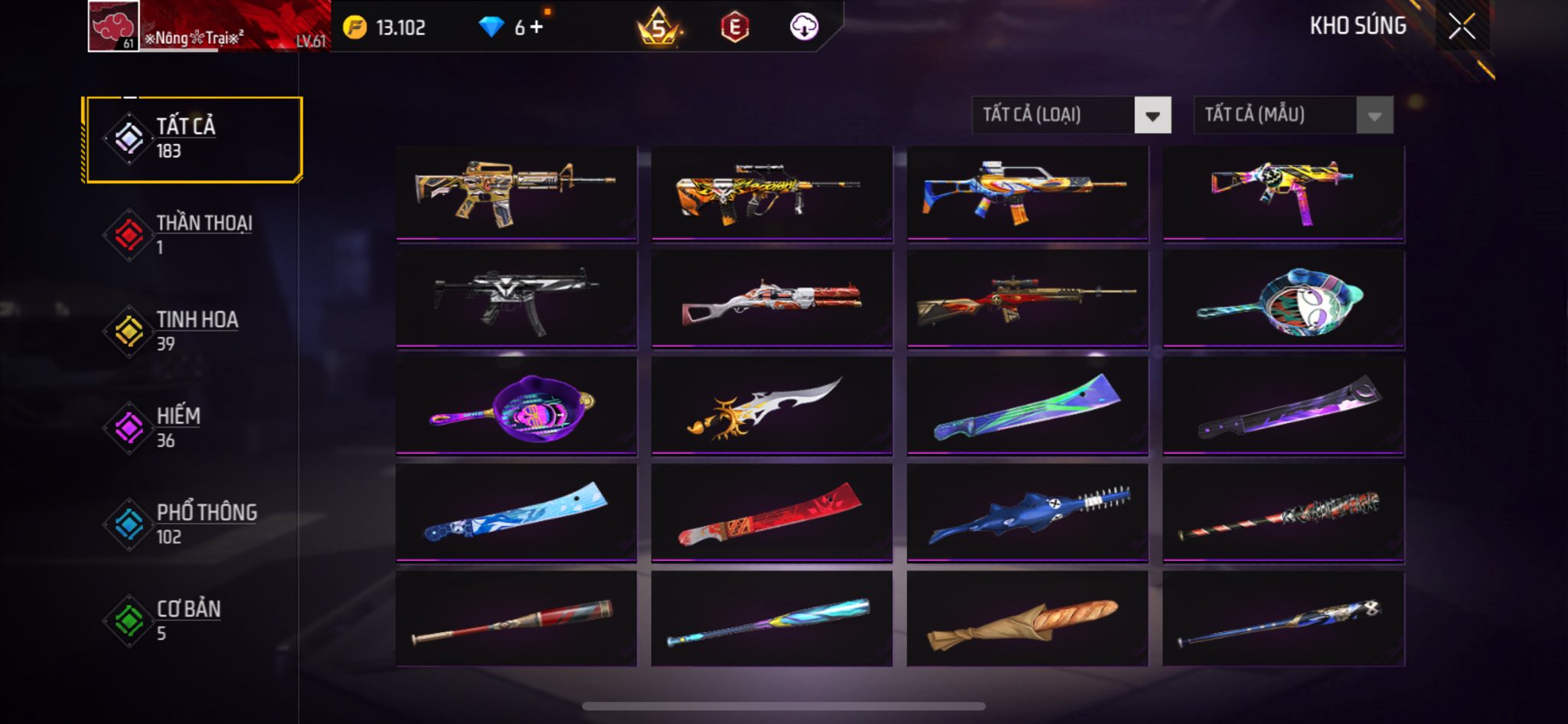This screenshot has height=724, width=1568.
Task: Pick the black and white MP5 skin
Action: pos(517,299)
